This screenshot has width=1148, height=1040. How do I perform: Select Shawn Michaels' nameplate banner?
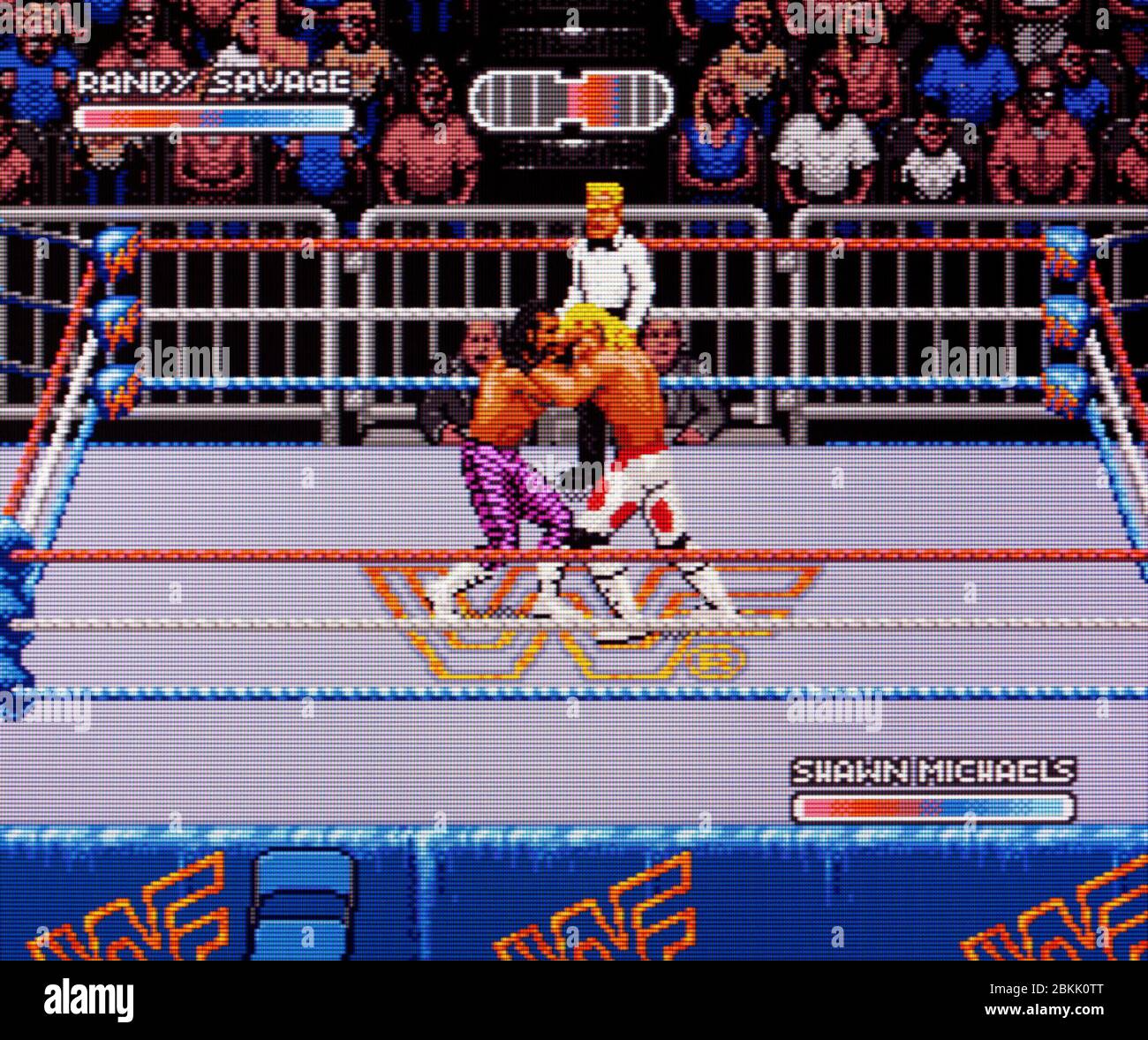click(x=932, y=770)
